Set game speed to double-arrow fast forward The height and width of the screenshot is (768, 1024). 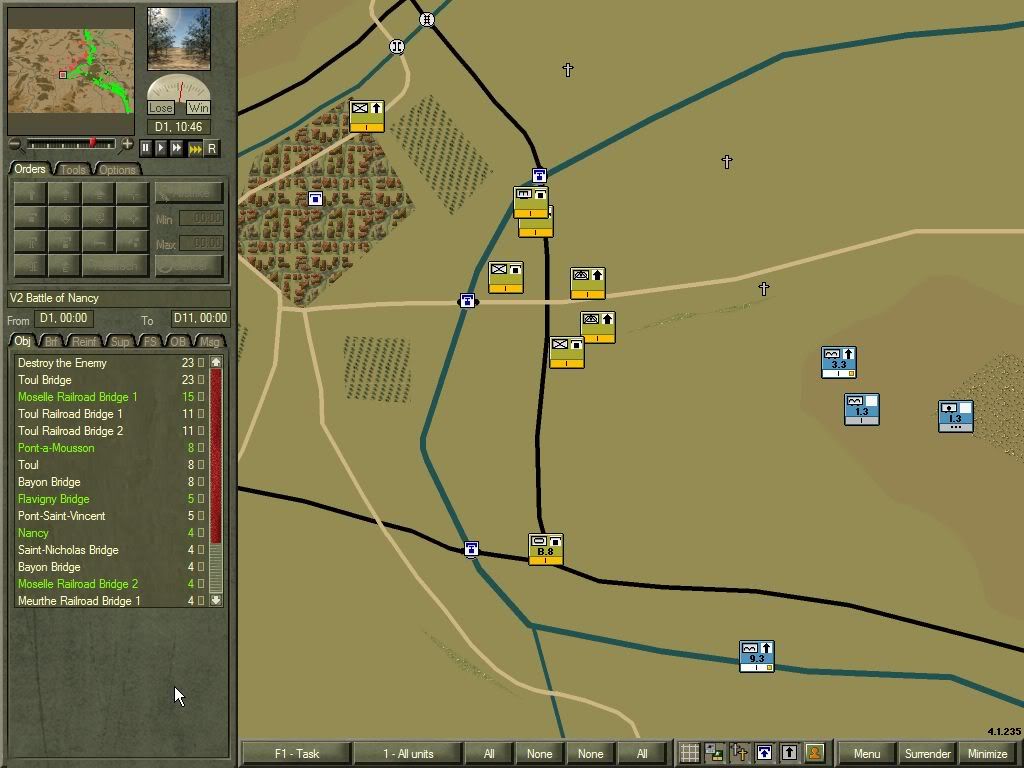[177, 148]
